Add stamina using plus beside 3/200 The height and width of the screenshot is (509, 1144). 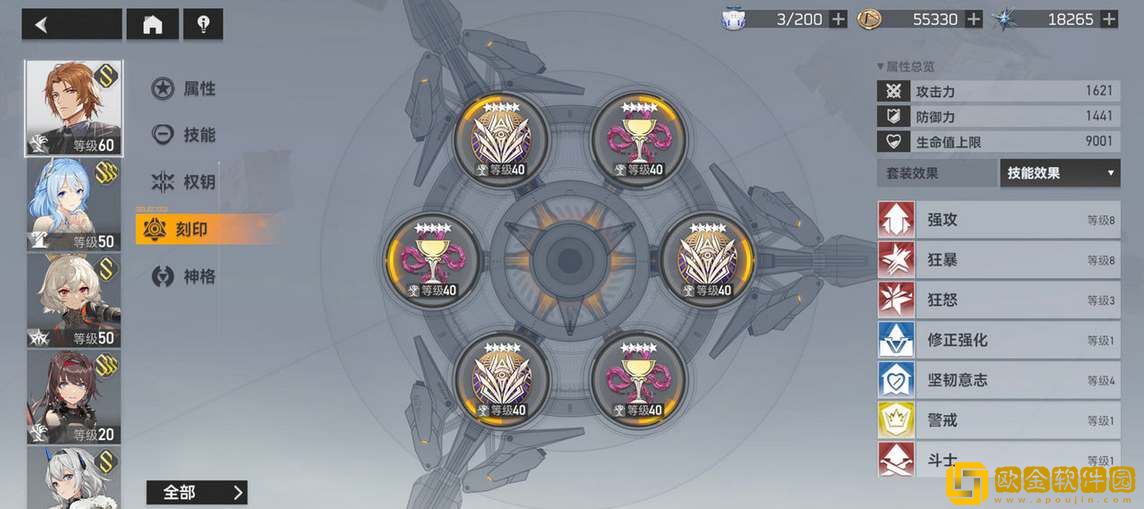coord(838,19)
